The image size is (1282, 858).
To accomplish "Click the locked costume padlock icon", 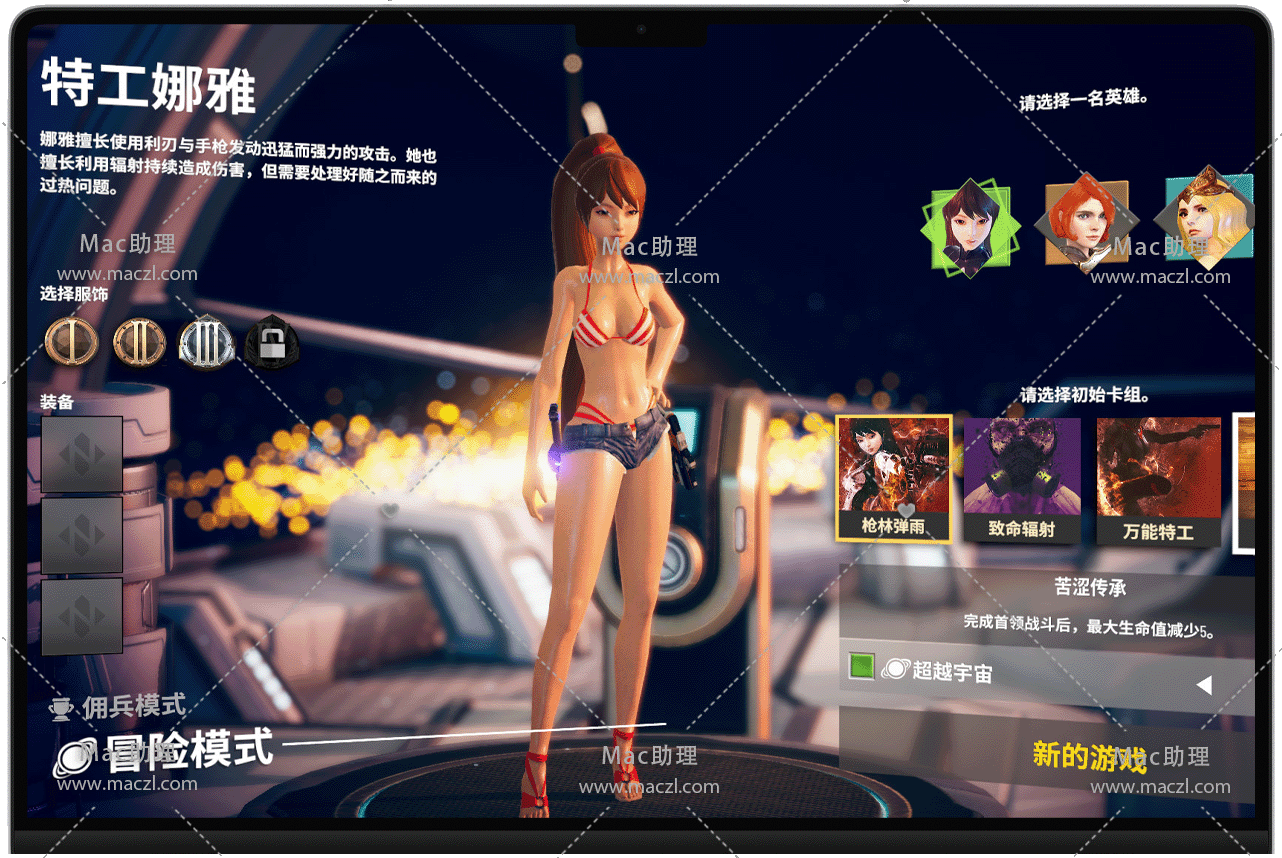I will point(271,343).
